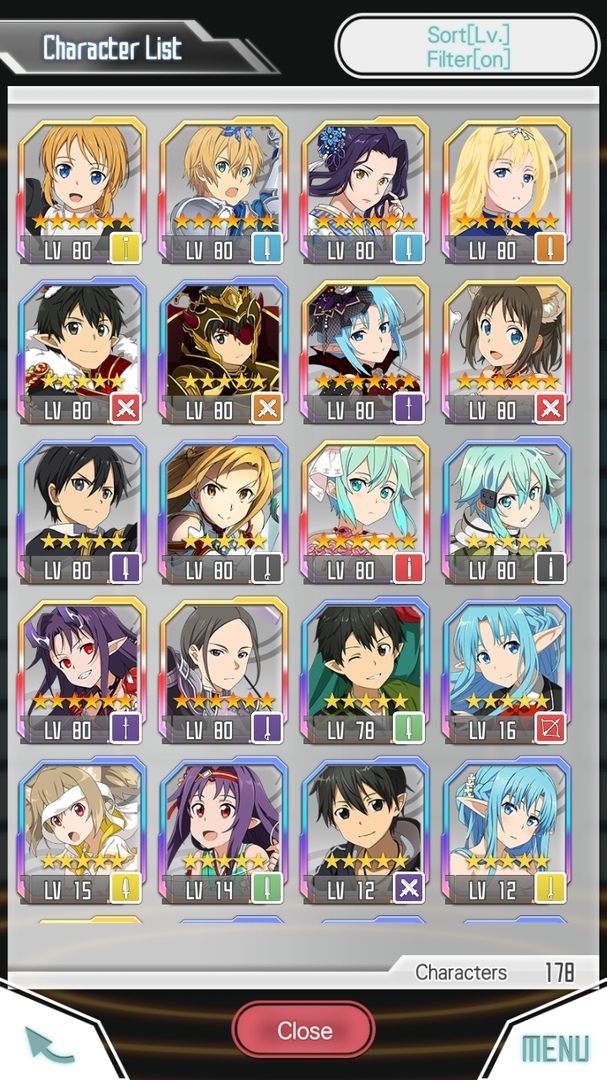
Task: Choose the LV 16 blue-haired elf card
Action: pyautogui.click(x=507, y=672)
